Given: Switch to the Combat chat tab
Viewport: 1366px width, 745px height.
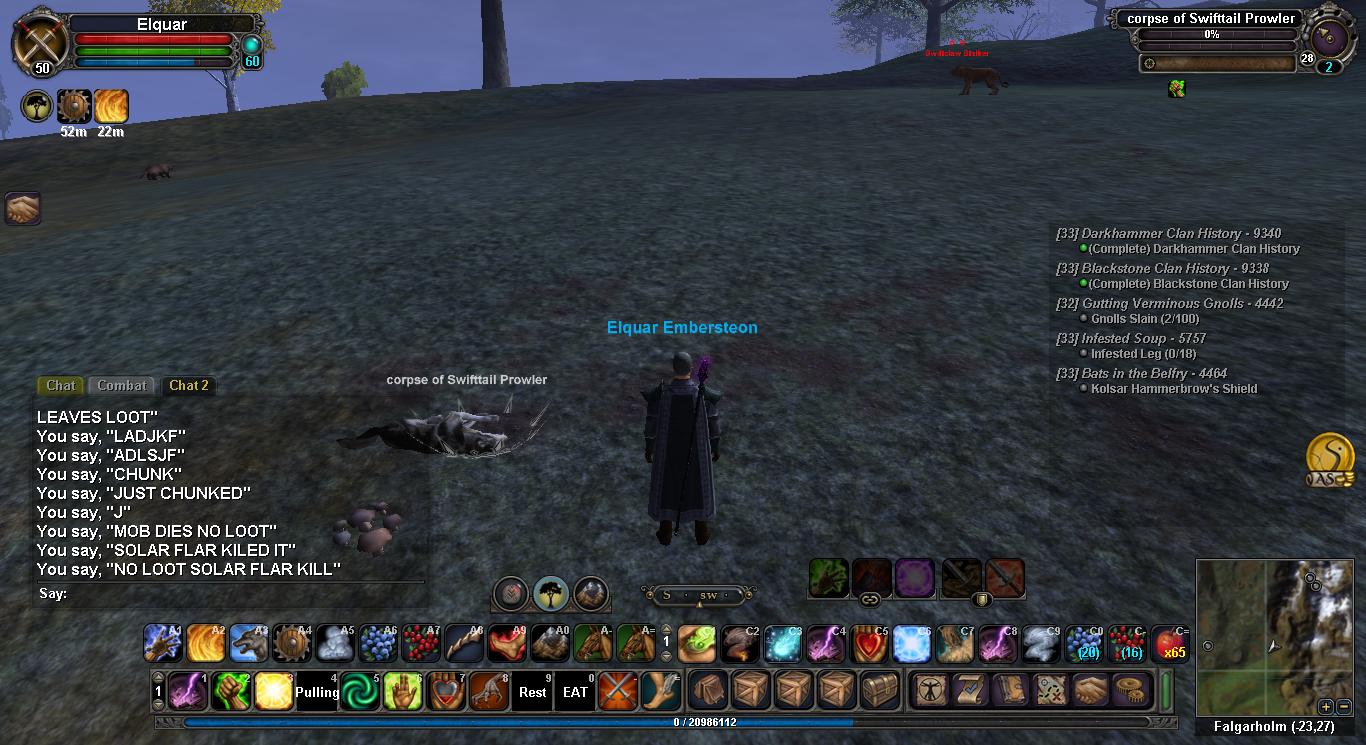Looking at the screenshot, I should click(122, 385).
